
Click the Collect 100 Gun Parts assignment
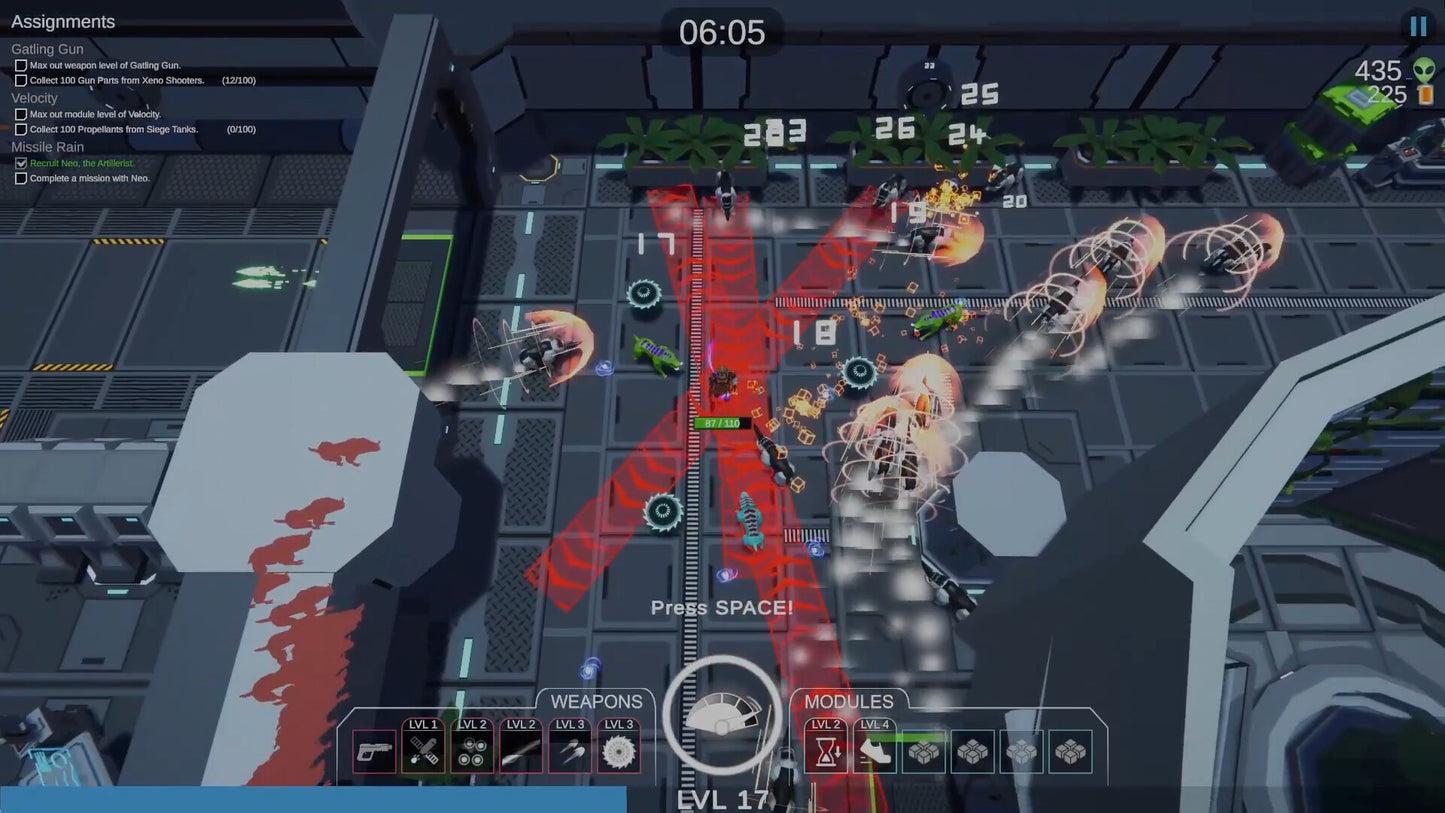[x=117, y=80]
